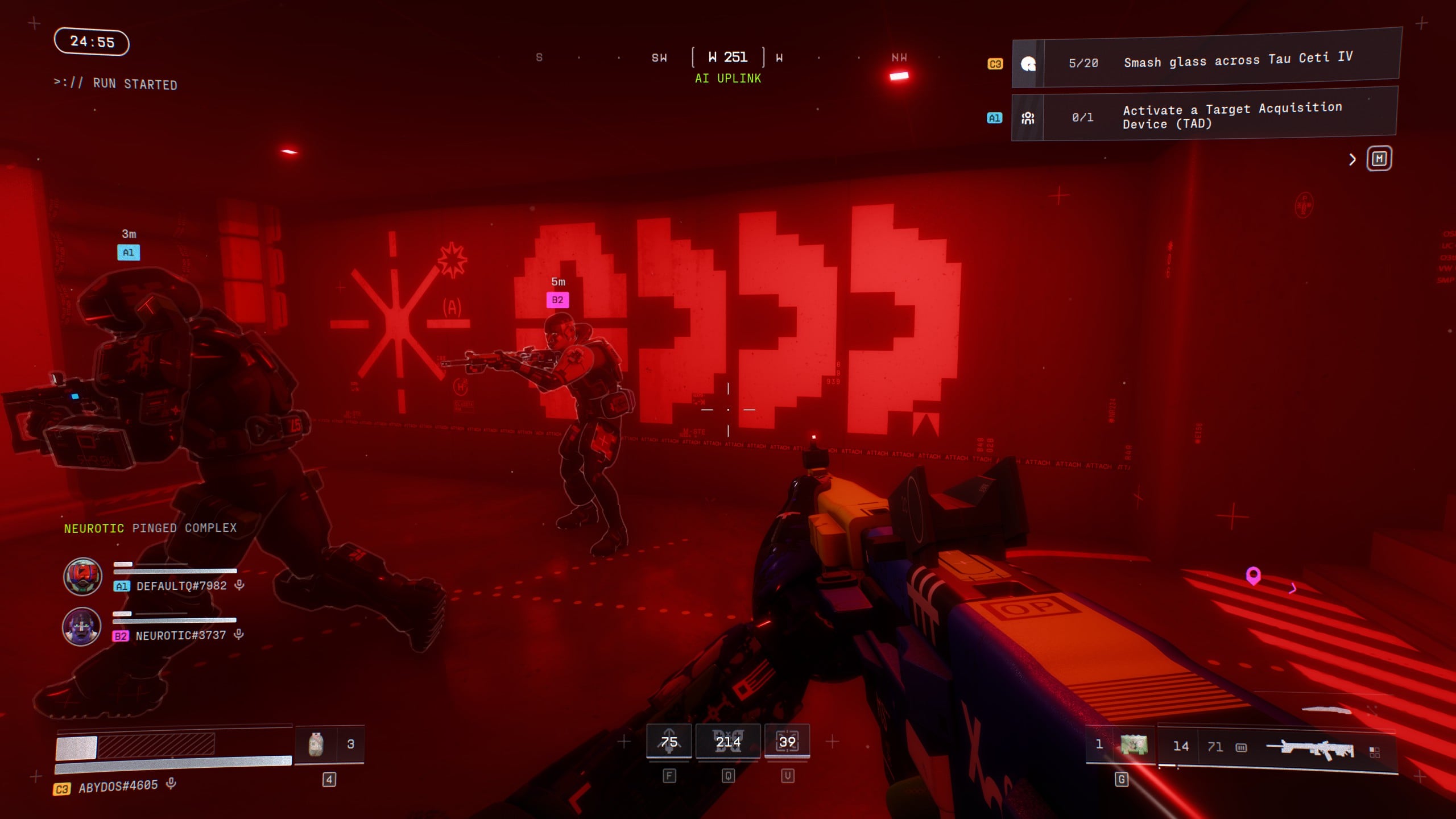
Task: Select the equipped rifle weapon icon
Action: [x=1310, y=749]
